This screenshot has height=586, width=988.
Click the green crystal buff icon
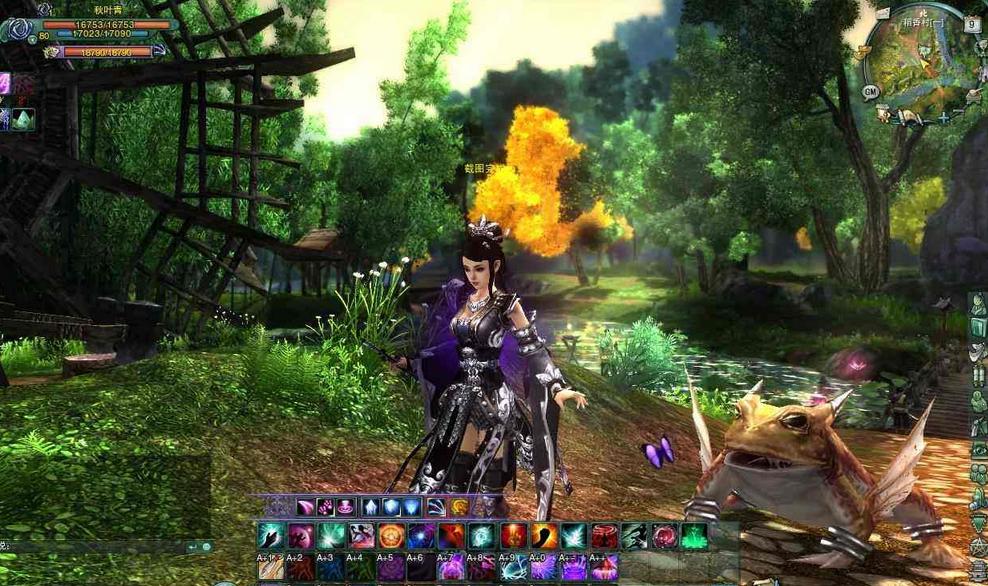23,119
